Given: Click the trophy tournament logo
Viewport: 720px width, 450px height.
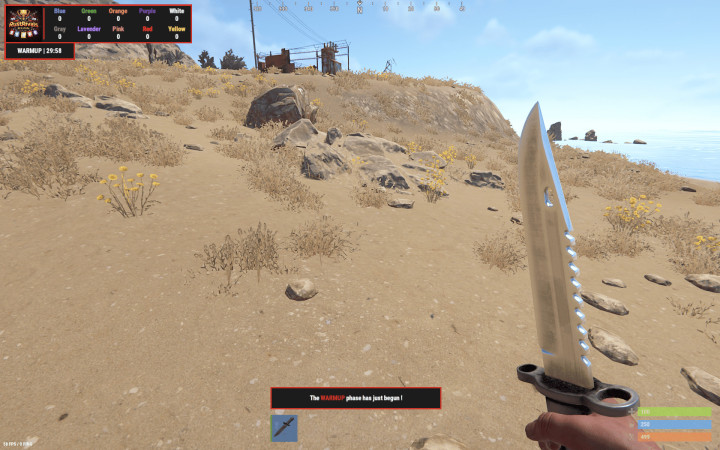Looking at the screenshot, I should [25, 22].
